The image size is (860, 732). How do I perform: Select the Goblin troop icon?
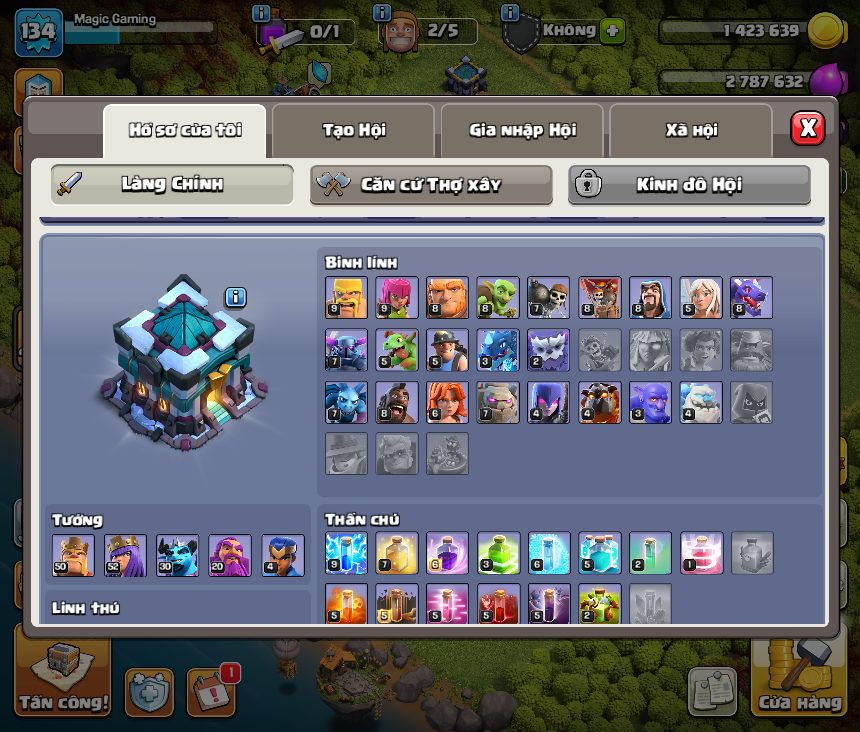point(497,298)
